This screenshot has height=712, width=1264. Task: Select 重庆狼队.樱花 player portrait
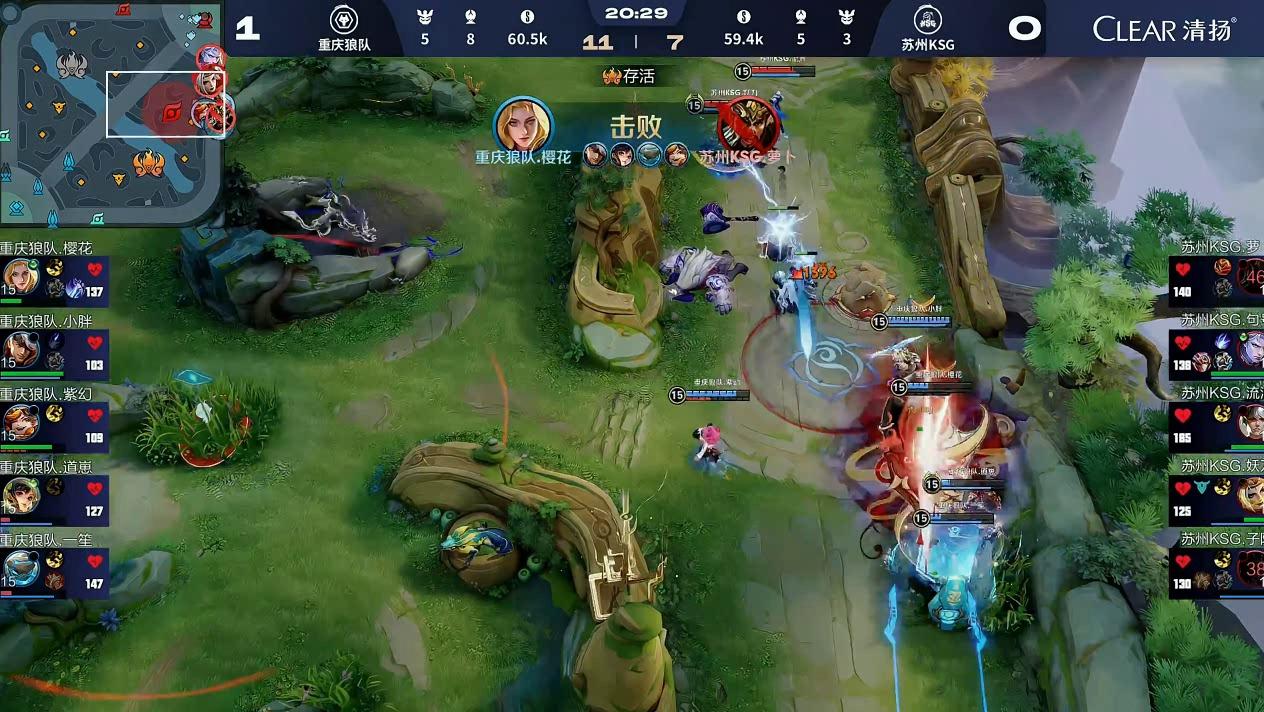pos(21,278)
